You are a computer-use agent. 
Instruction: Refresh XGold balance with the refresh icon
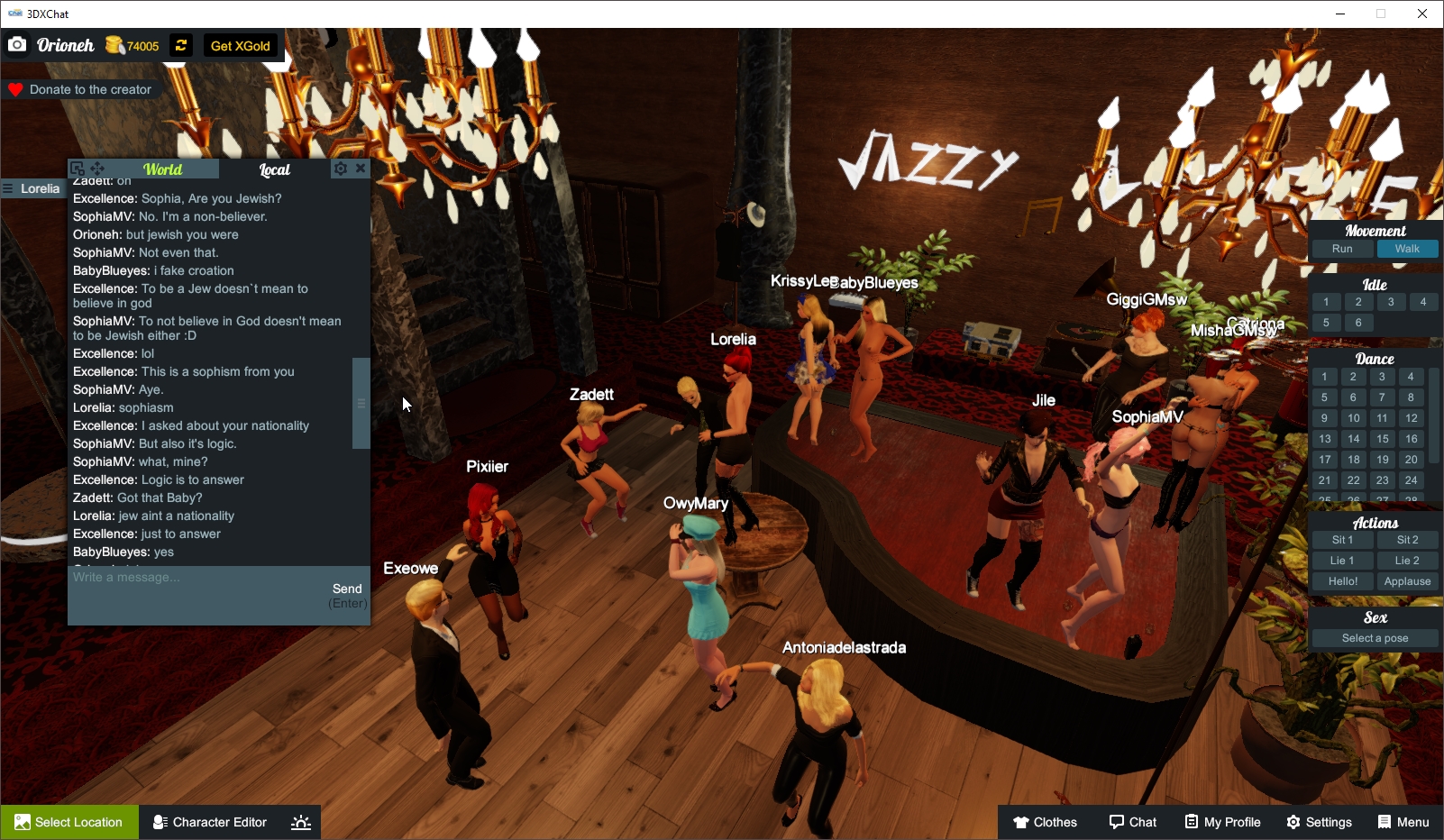[179, 45]
